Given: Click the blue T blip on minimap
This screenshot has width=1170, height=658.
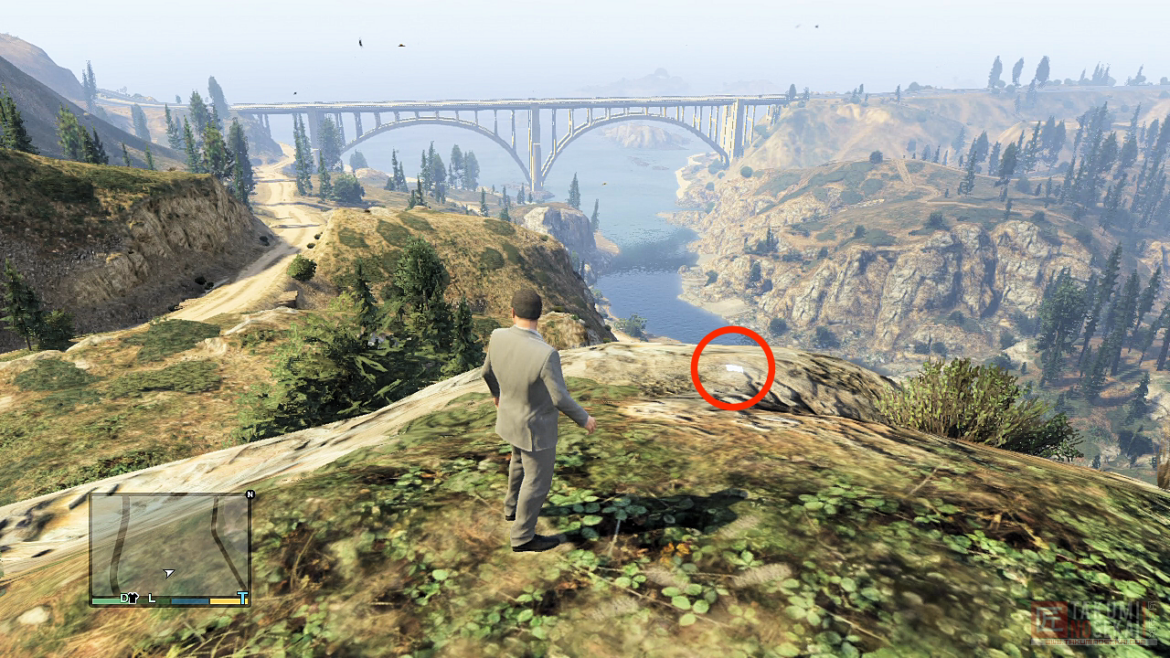Looking at the screenshot, I should [242, 598].
